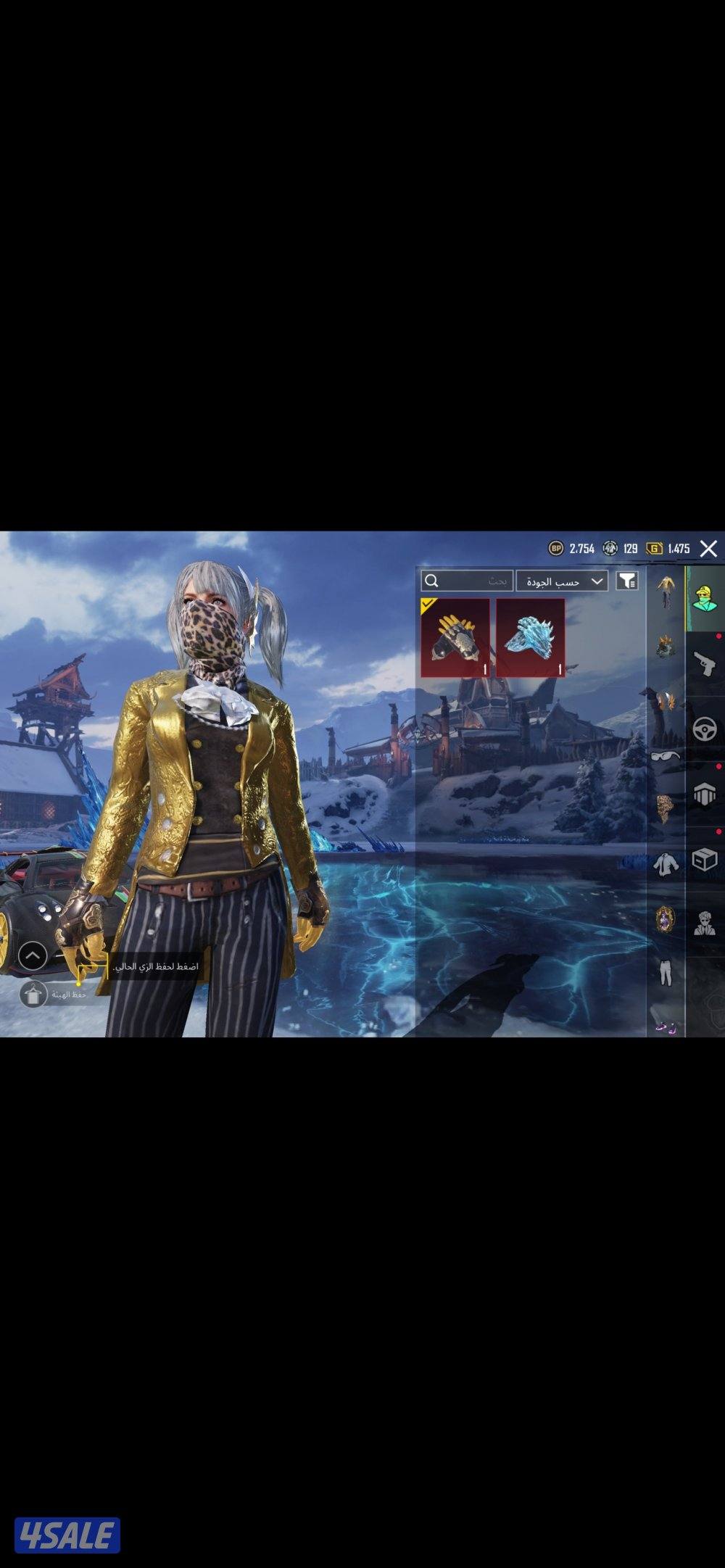Open the filter funnel options
The height and width of the screenshot is (1568, 725).
coord(627,581)
